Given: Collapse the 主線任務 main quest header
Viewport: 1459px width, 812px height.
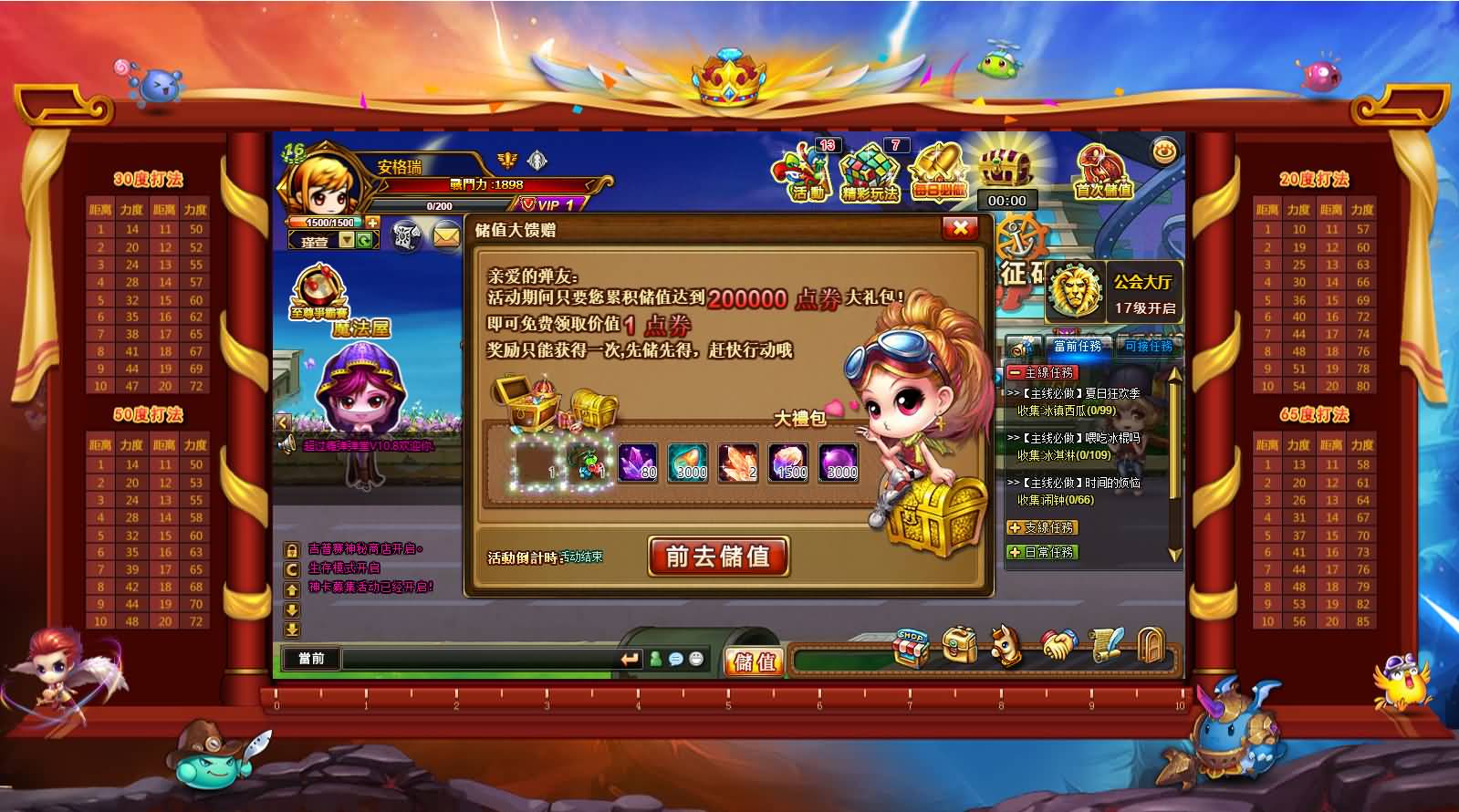Looking at the screenshot, I should coord(1042,371).
